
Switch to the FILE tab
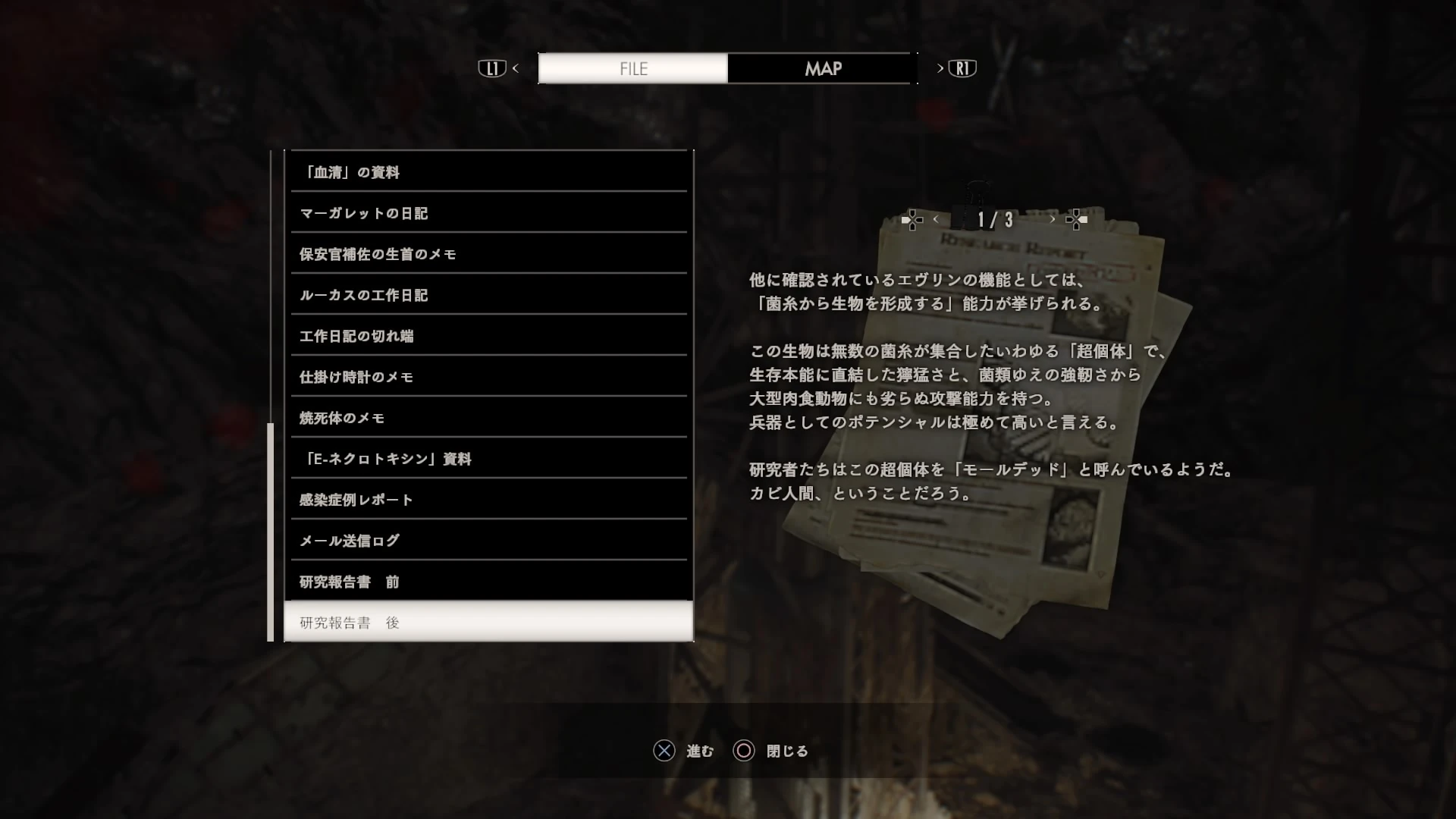point(632,67)
